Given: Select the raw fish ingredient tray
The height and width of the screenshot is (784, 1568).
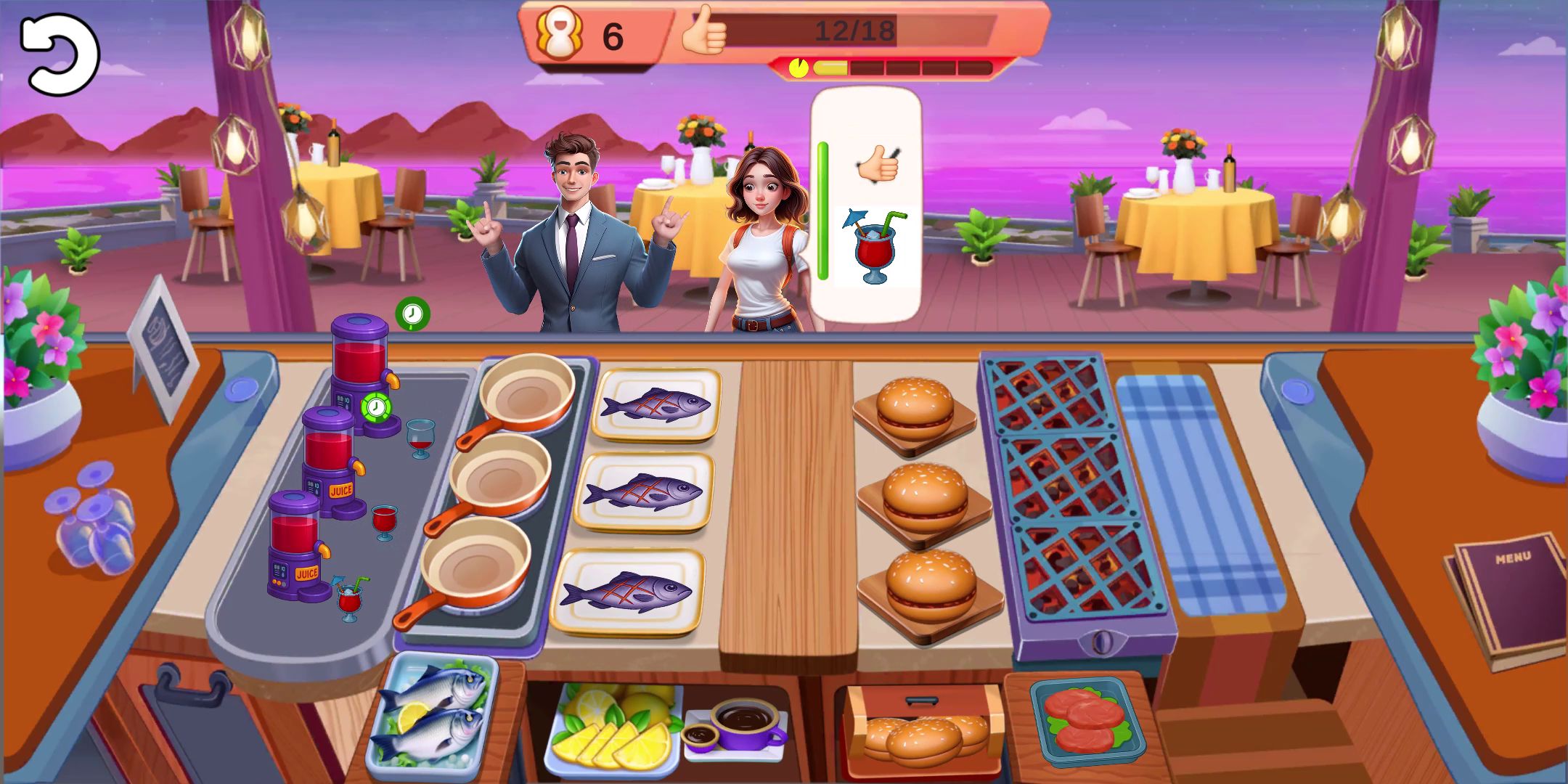Looking at the screenshot, I should click(433, 715).
